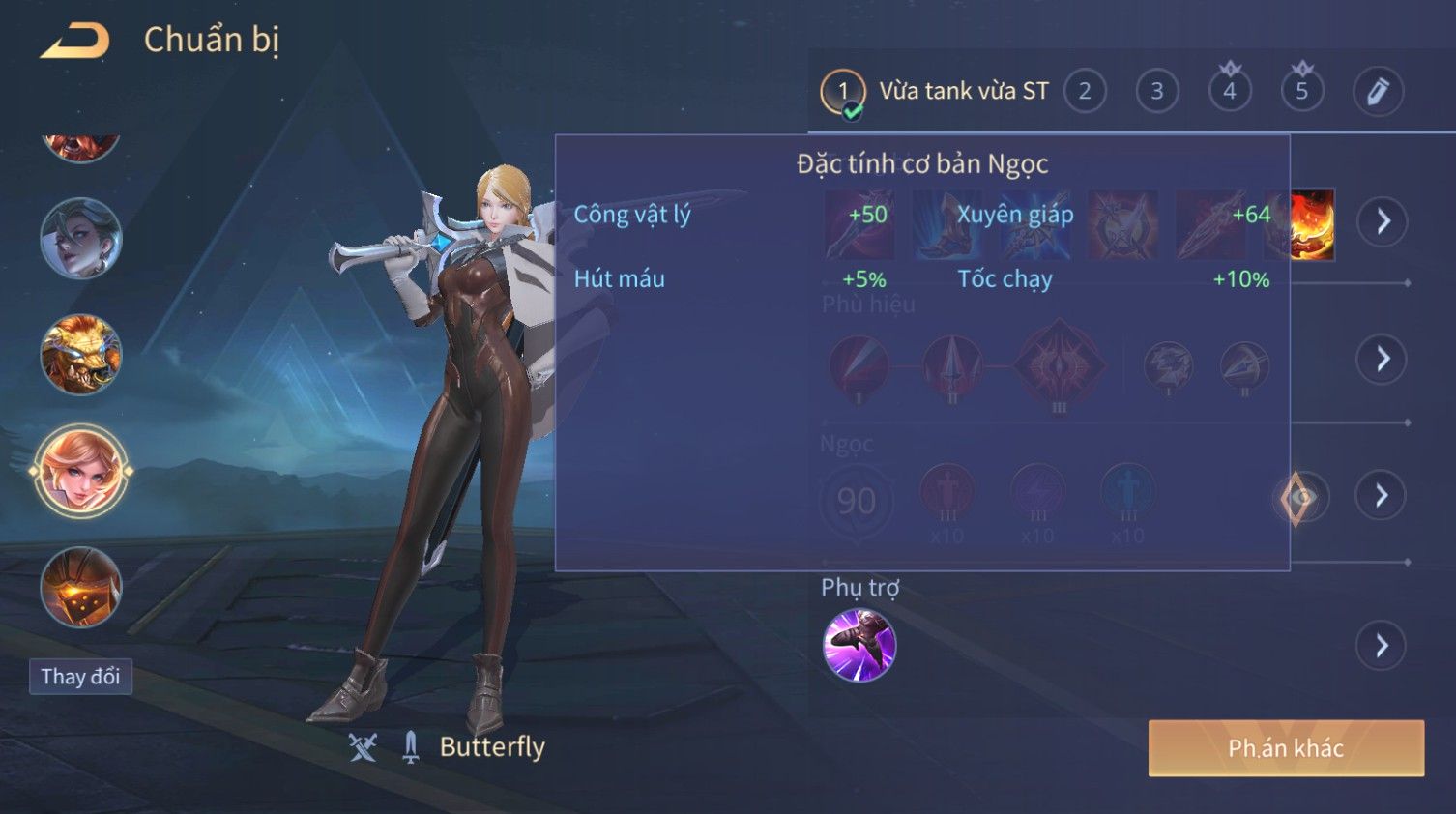Edit the loadout name with pencil icon

[x=1378, y=92]
